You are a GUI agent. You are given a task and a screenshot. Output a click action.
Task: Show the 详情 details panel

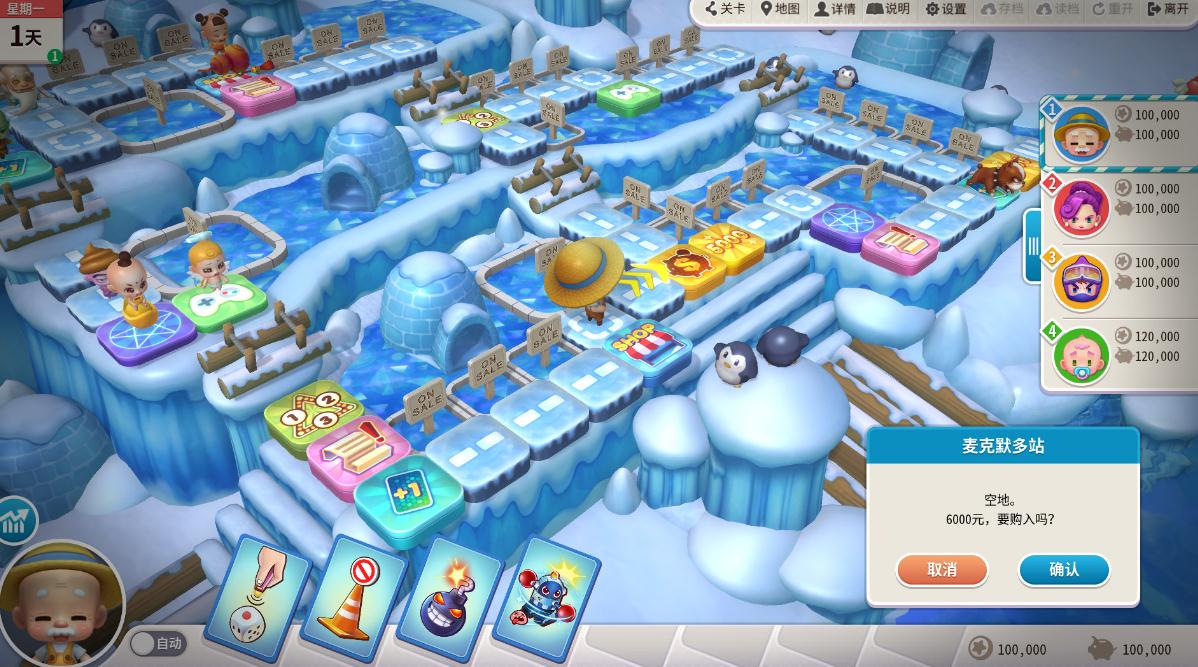click(834, 9)
